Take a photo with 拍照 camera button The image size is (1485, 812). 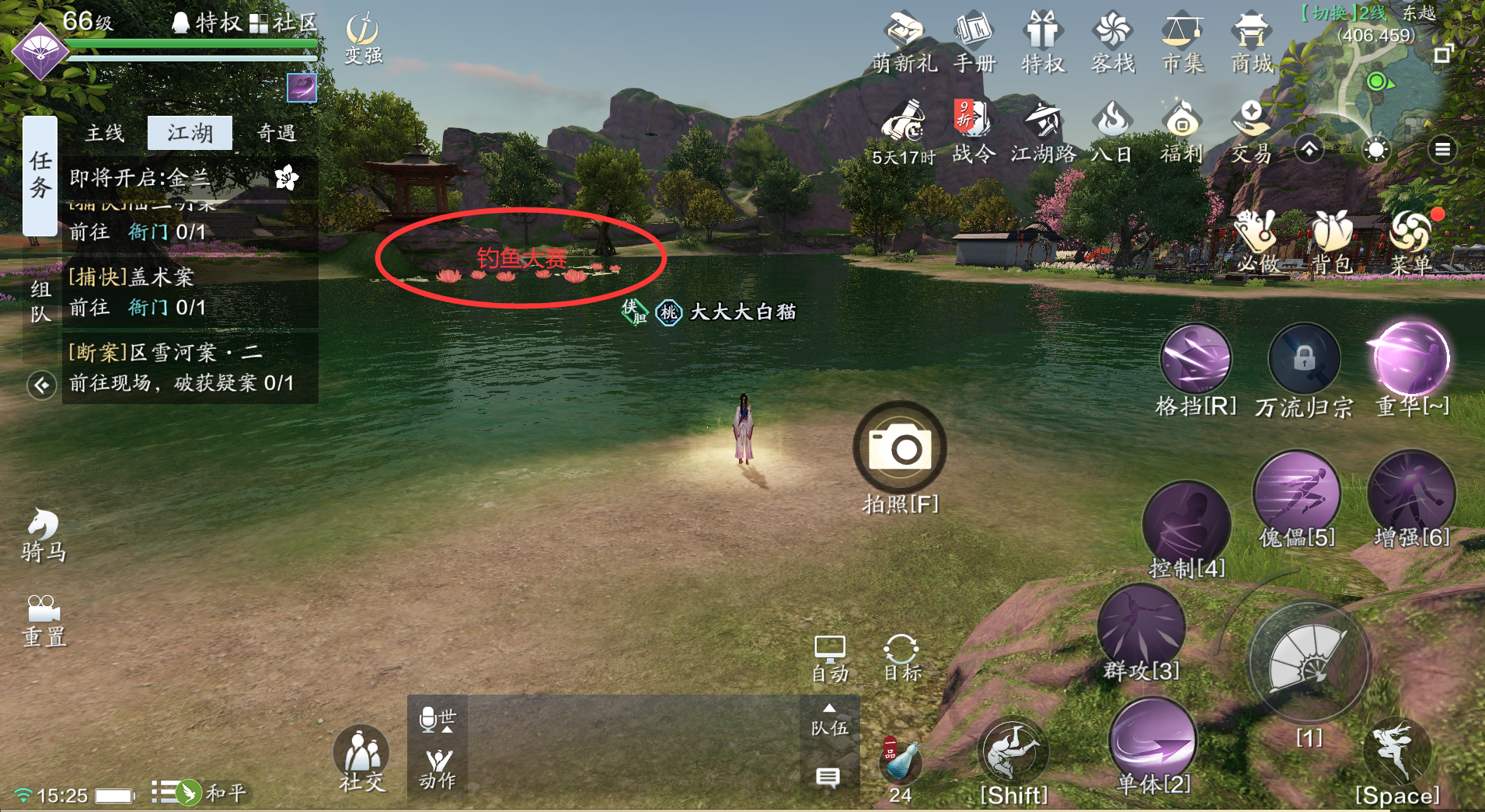(900, 448)
